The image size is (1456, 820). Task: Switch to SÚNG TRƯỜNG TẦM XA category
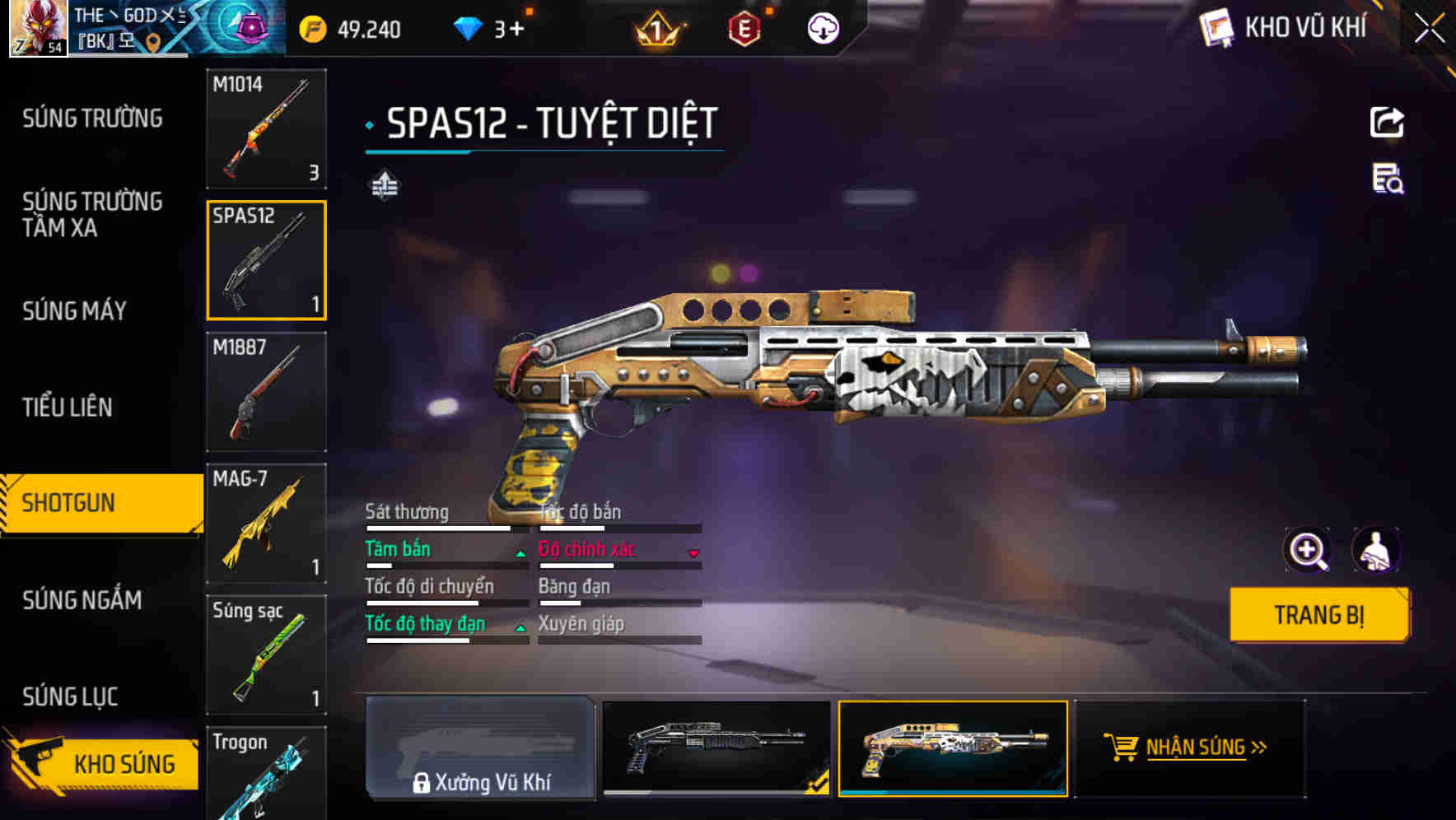(92, 214)
